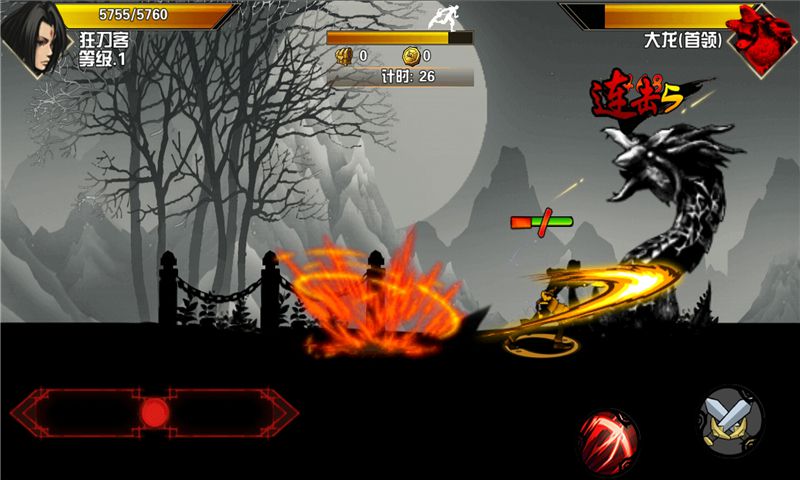Viewport: 800px width, 480px height.
Task: Select the player character portrait
Action: click(x=32, y=40)
